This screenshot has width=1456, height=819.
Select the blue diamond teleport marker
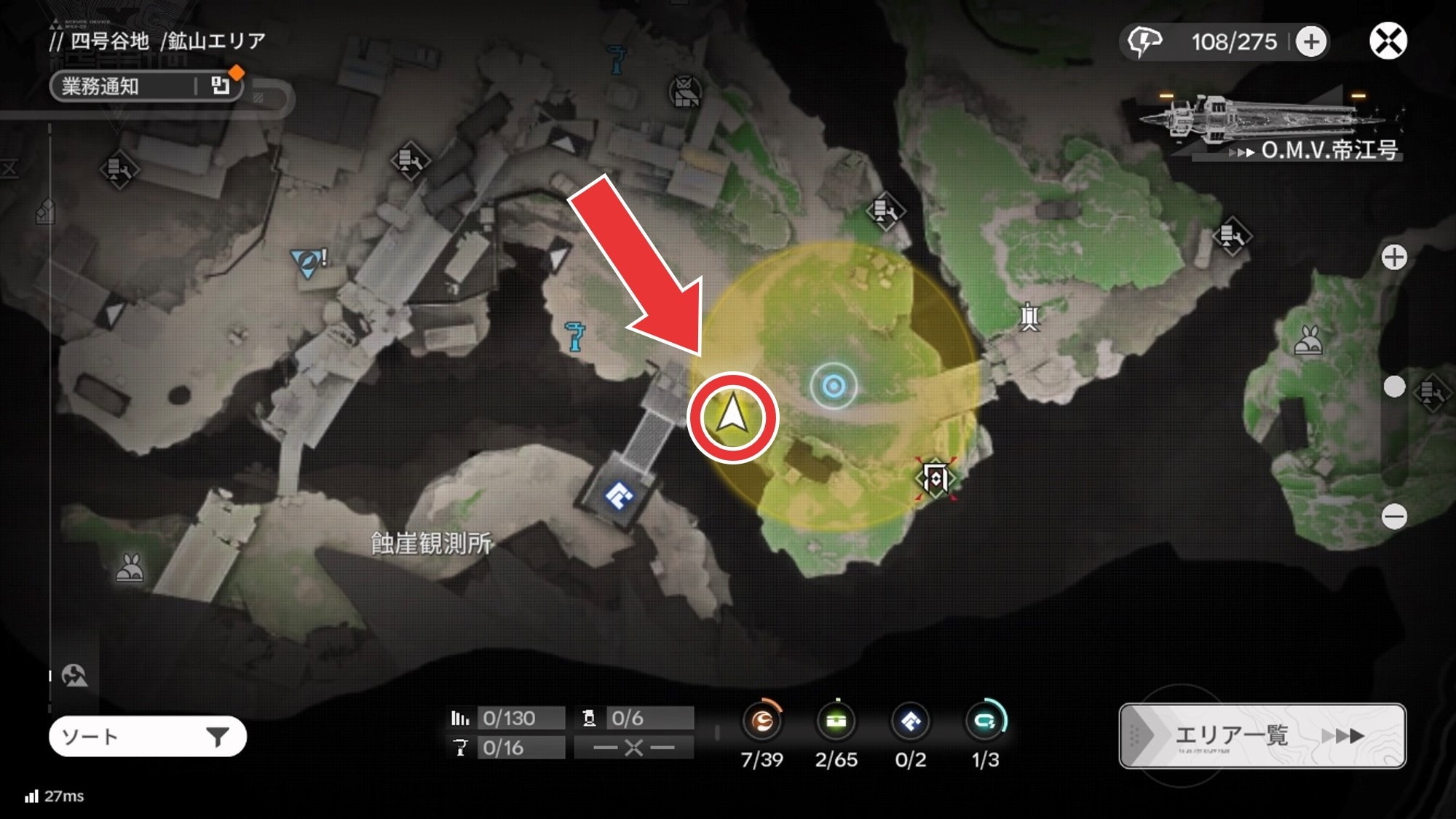coord(619,497)
